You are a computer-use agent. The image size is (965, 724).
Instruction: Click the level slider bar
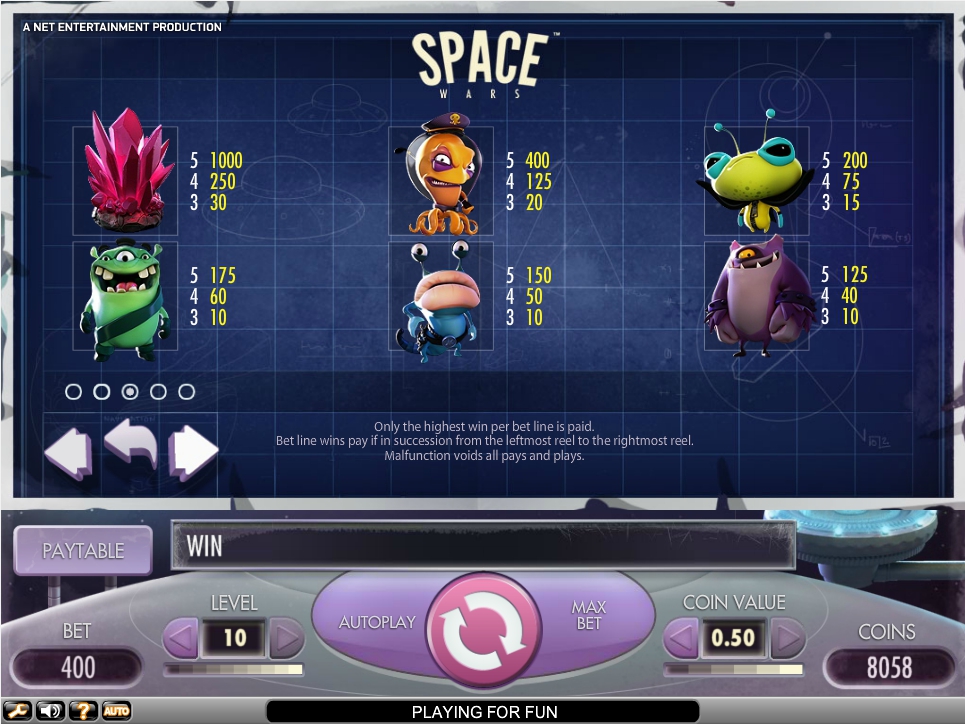click(x=234, y=668)
